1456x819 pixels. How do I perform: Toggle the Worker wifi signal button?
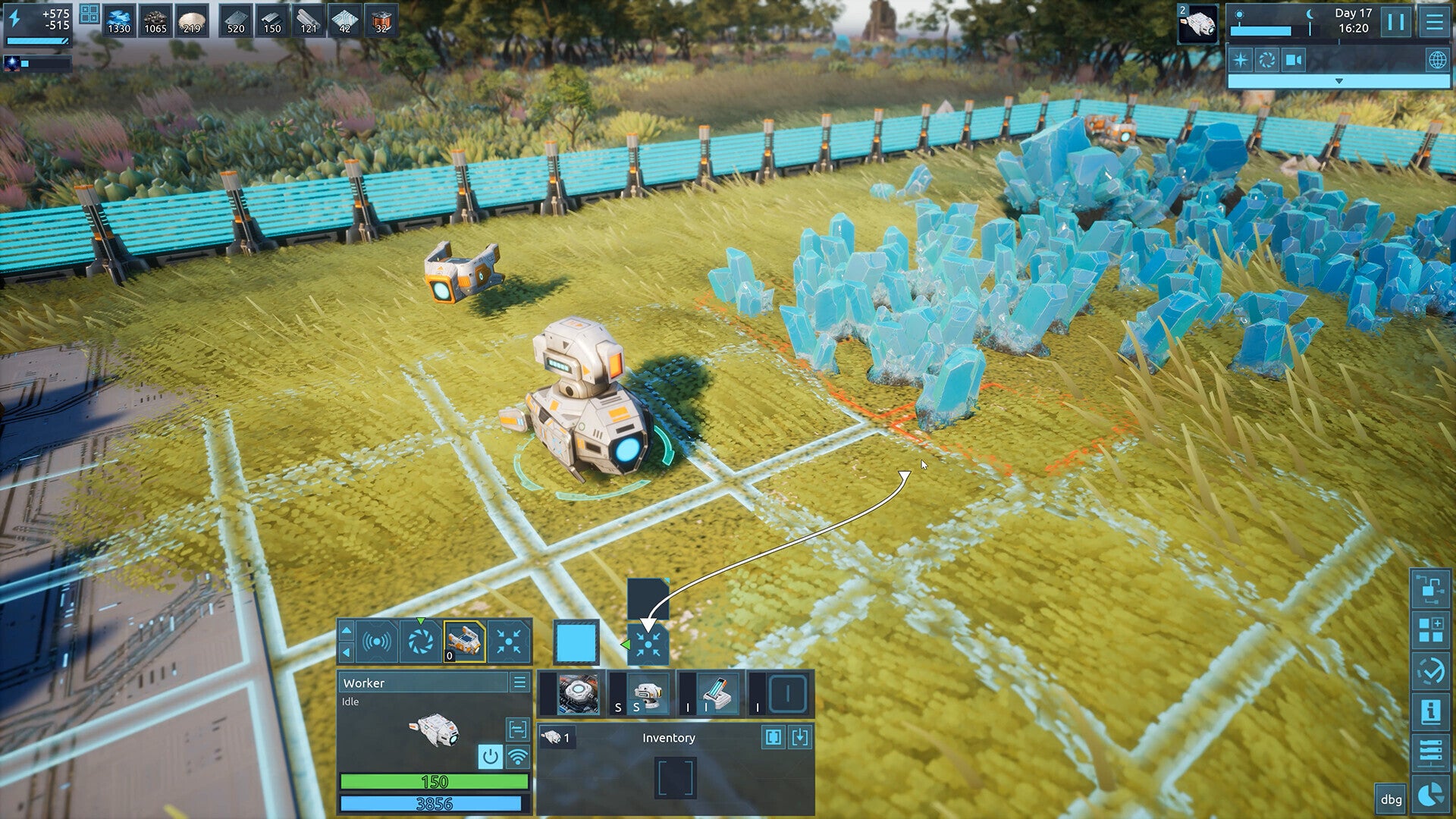click(517, 756)
